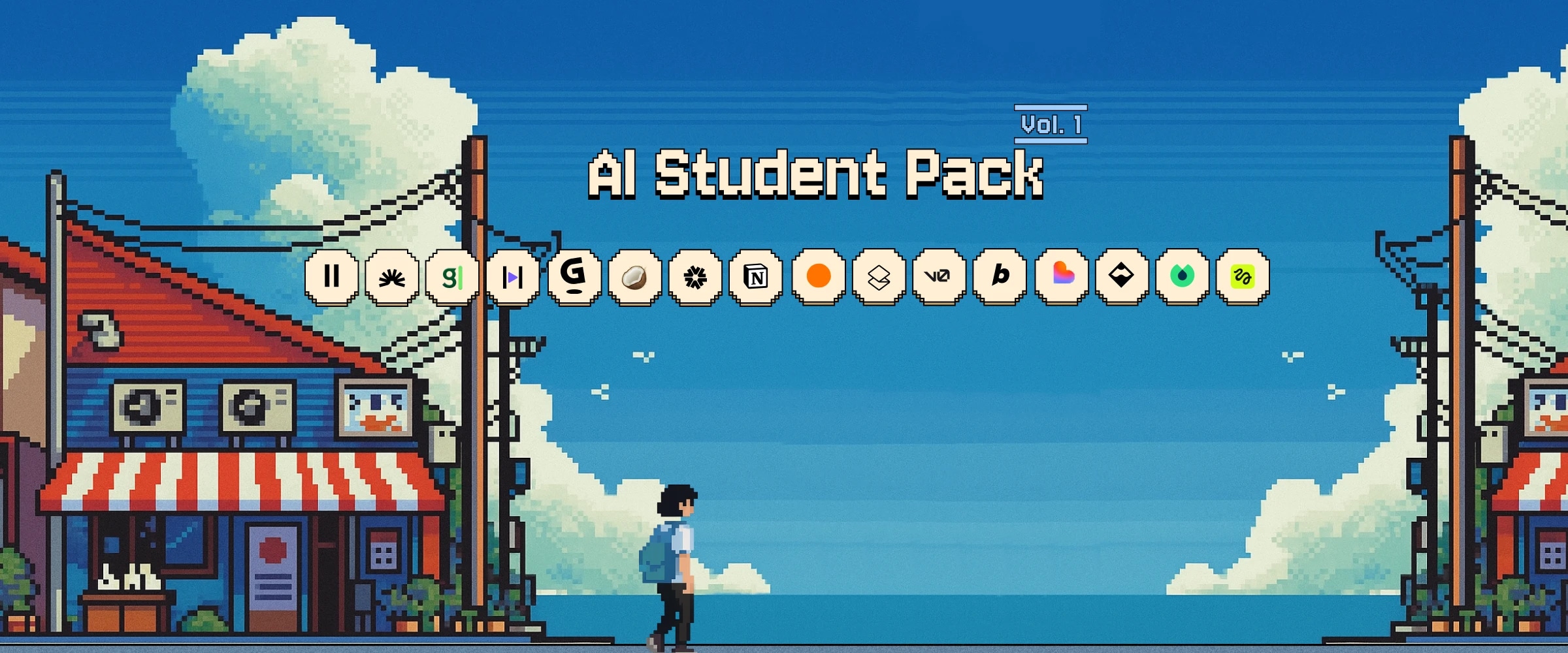
Task: Click the stacked layers outline icon
Action: coord(879,278)
